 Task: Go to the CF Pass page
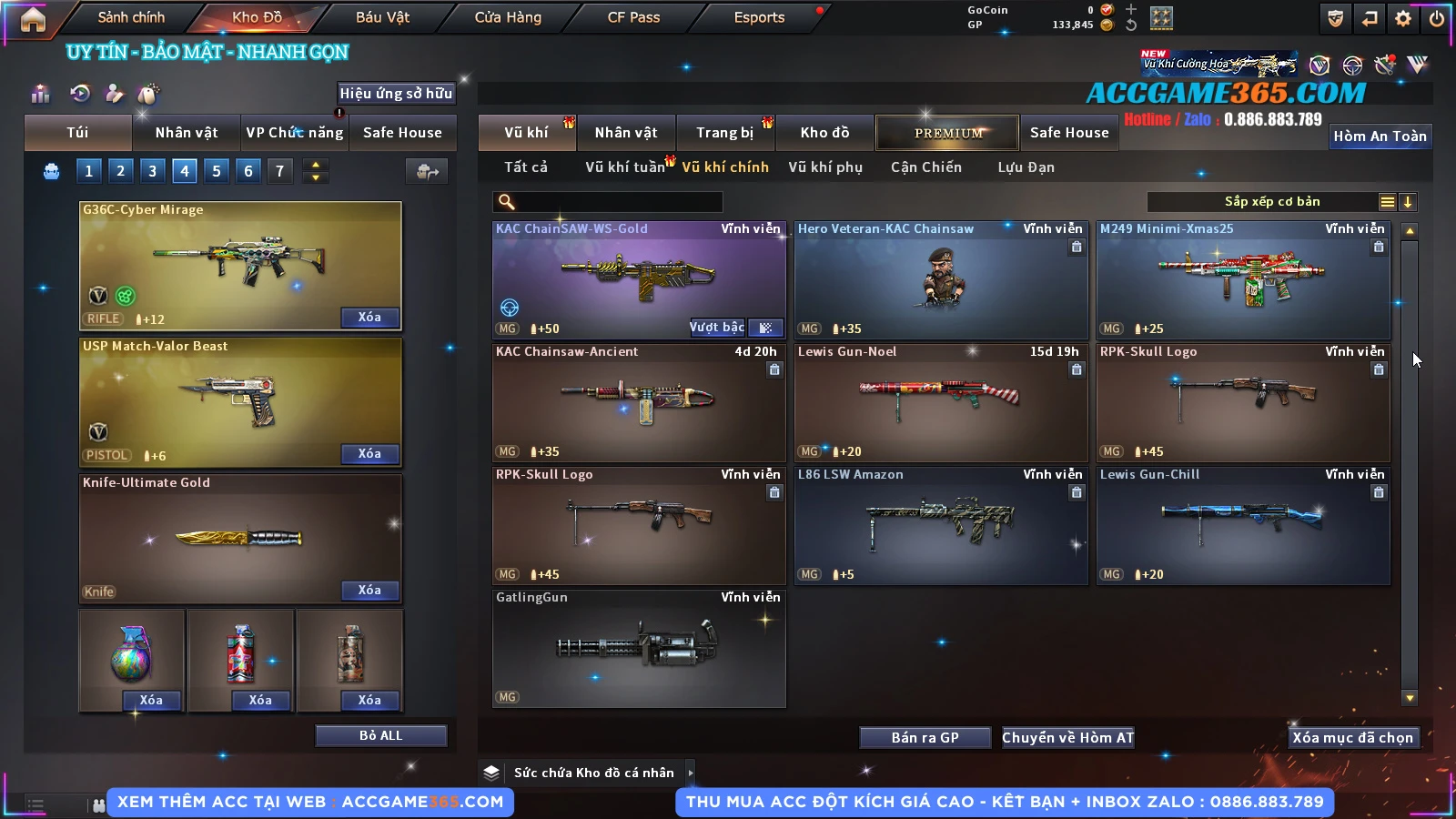click(x=633, y=17)
